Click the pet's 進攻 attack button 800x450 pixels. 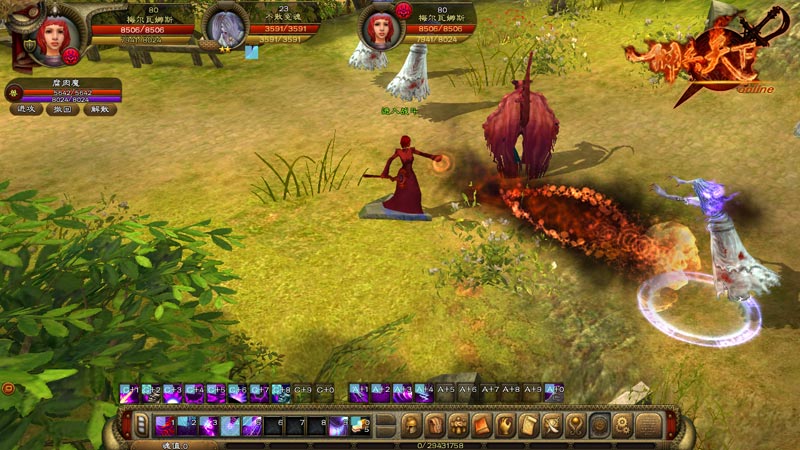click(x=27, y=109)
